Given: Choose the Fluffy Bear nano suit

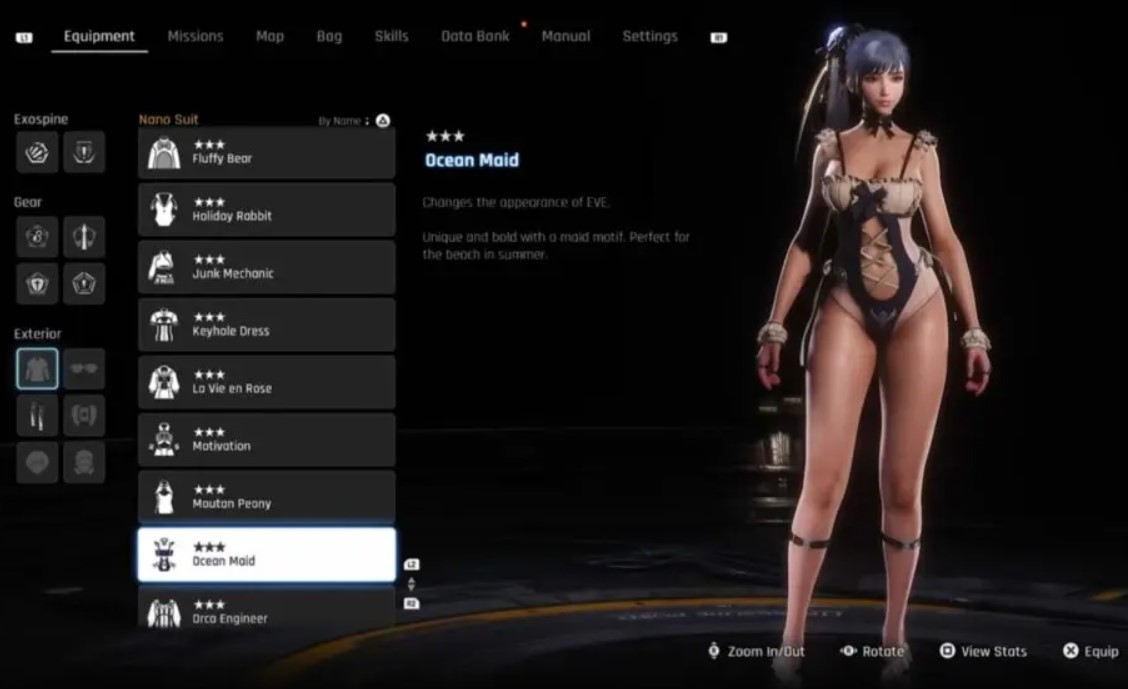Looking at the screenshot, I should tap(266, 153).
